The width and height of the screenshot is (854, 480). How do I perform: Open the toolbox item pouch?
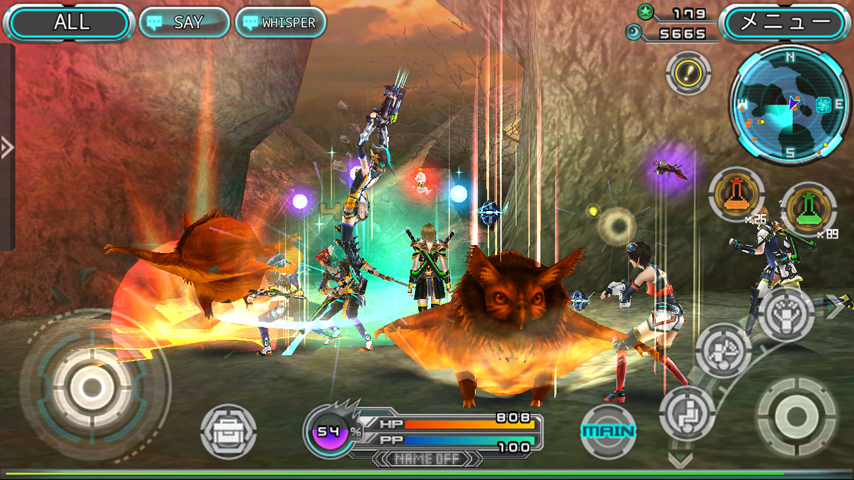click(x=228, y=432)
